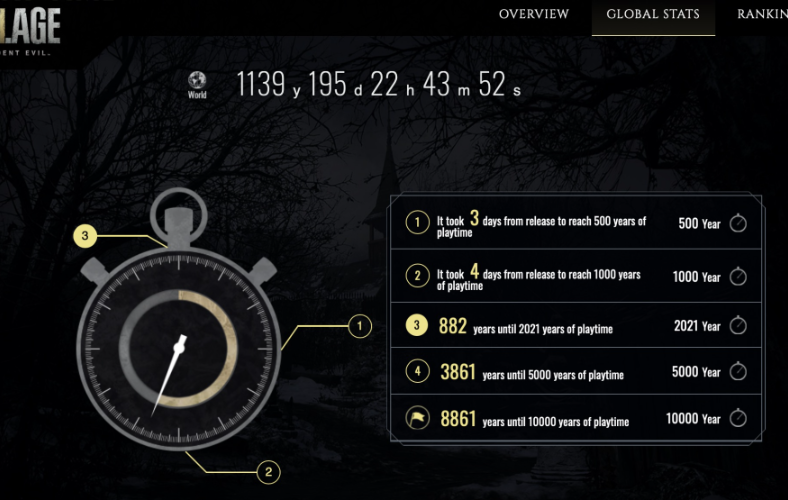Click the Village Resident Evil logo

[x=30, y=28]
